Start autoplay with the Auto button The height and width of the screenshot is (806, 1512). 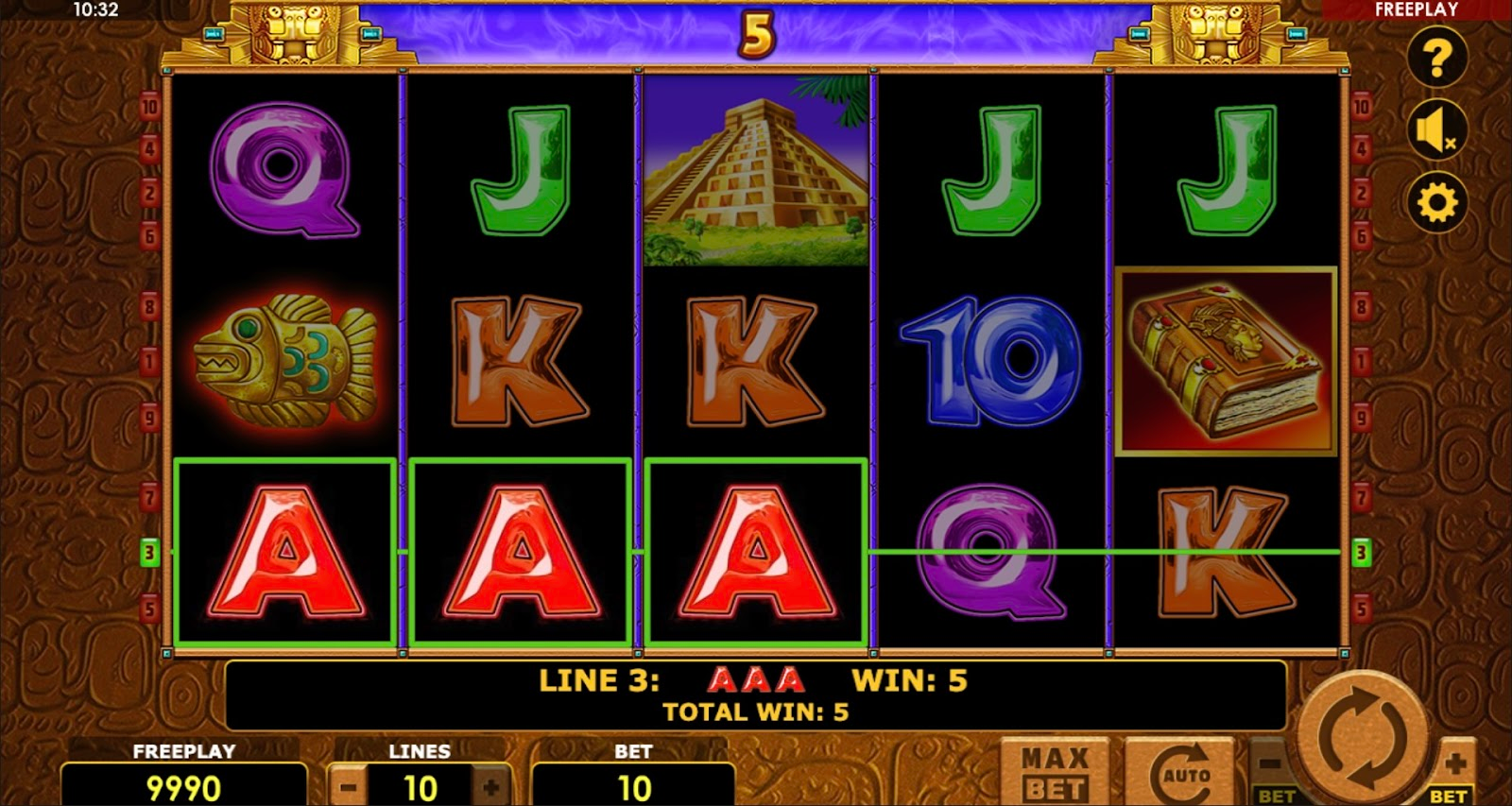pos(1181,773)
